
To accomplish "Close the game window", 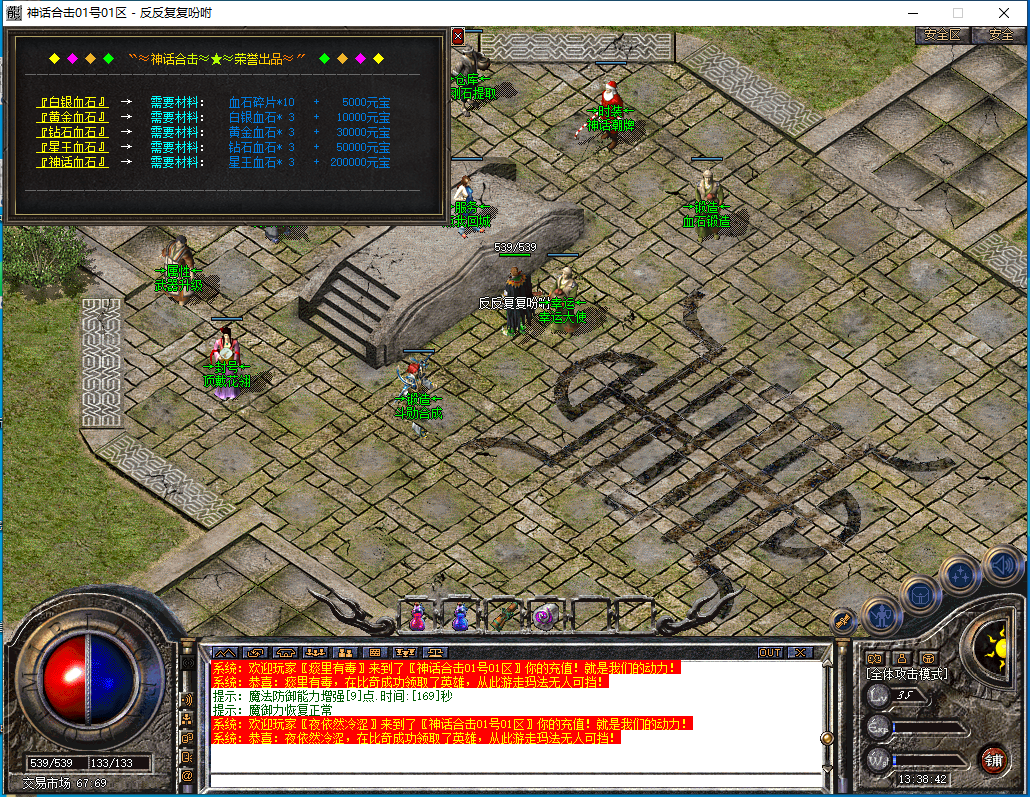I will (1004, 13).
